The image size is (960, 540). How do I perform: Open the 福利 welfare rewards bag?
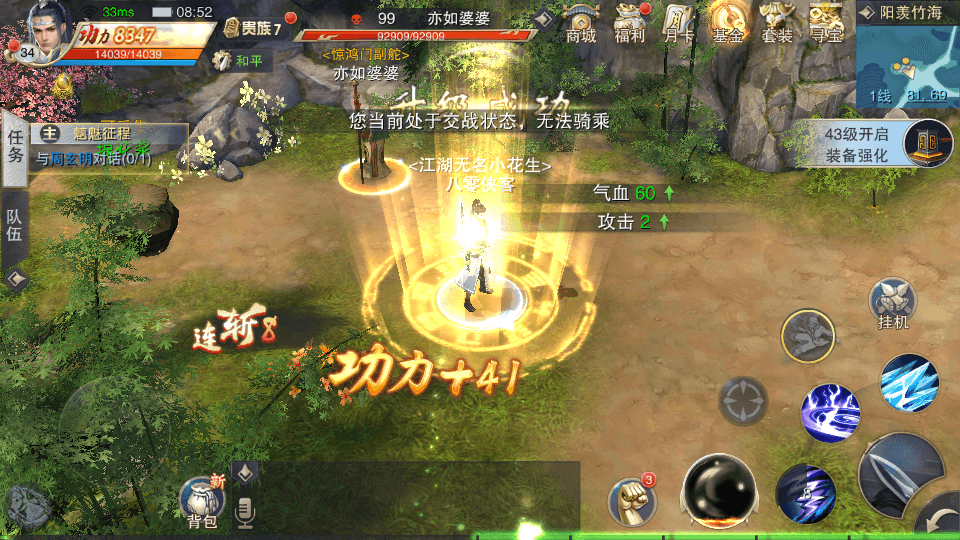[630, 22]
